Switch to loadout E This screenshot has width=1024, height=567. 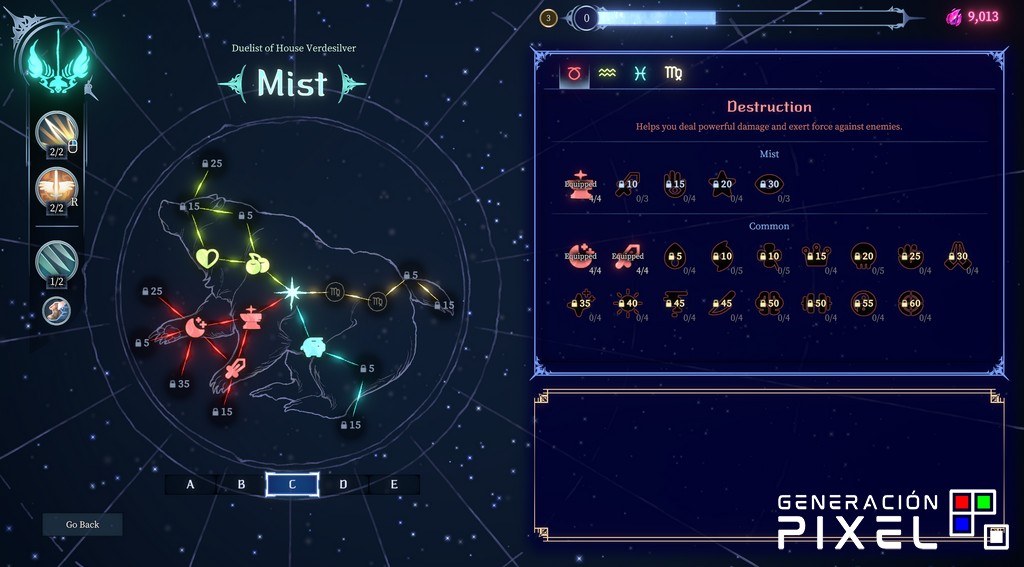[x=394, y=485]
